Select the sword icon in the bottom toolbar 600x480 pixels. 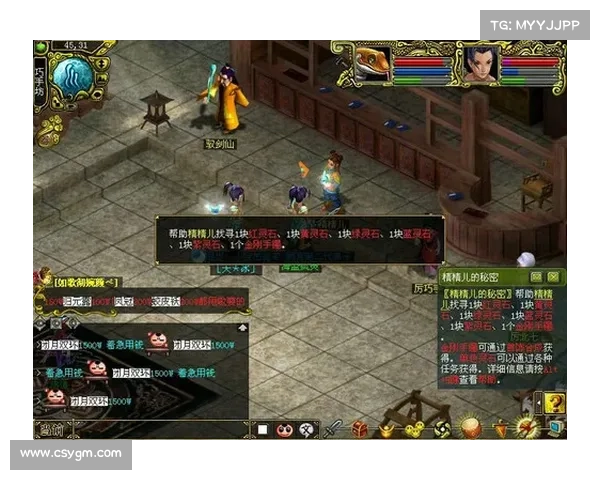tap(333, 429)
